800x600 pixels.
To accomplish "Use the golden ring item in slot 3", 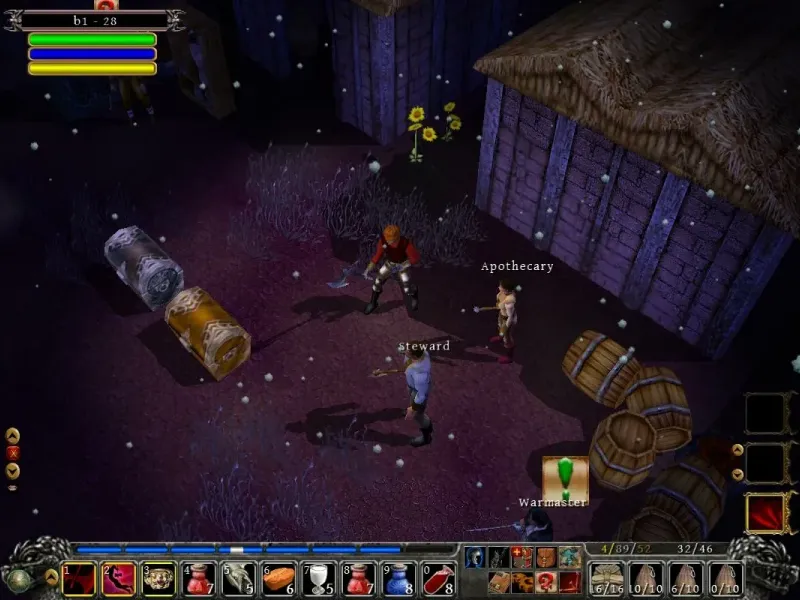I will (x=159, y=578).
